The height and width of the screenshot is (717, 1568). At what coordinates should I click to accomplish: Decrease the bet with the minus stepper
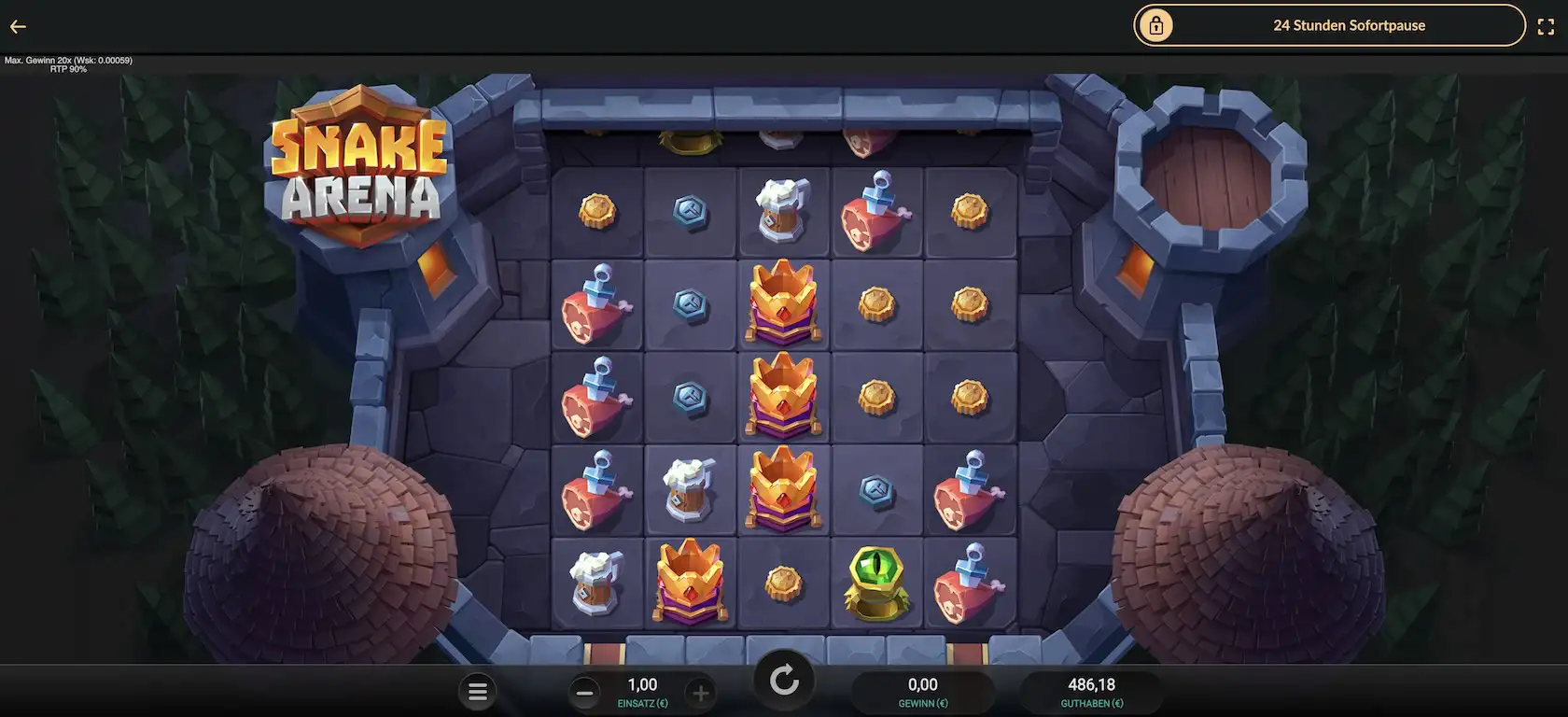click(x=584, y=692)
